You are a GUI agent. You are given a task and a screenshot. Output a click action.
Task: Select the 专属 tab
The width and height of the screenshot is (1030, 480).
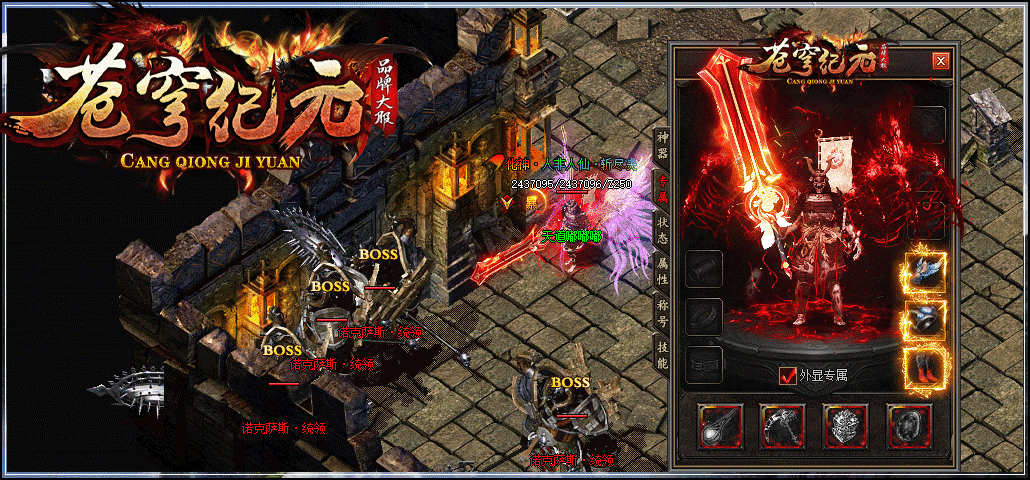[661, 187]
